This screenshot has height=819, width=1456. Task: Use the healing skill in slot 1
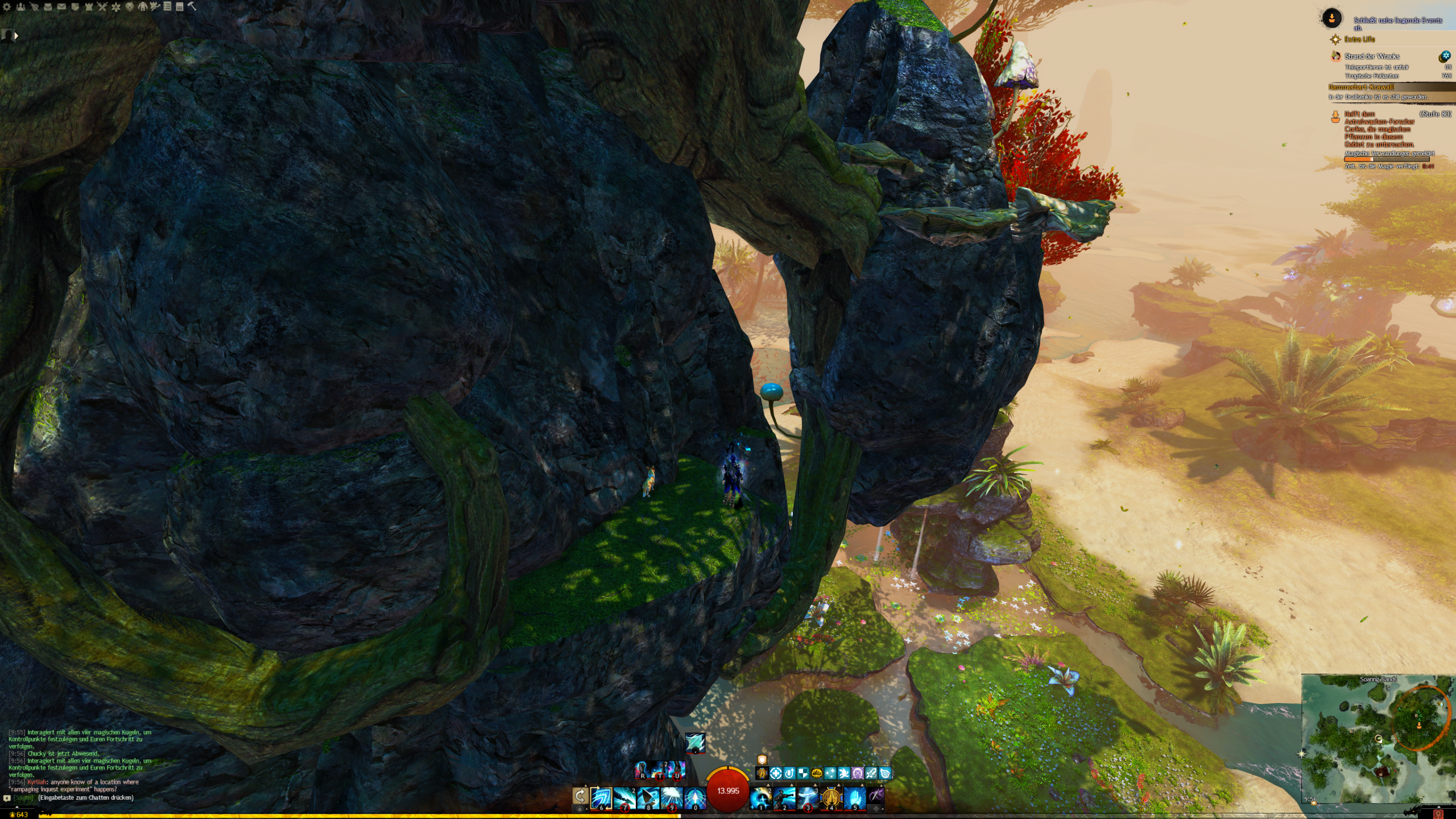pyautogui.click(x=761, y=798)
